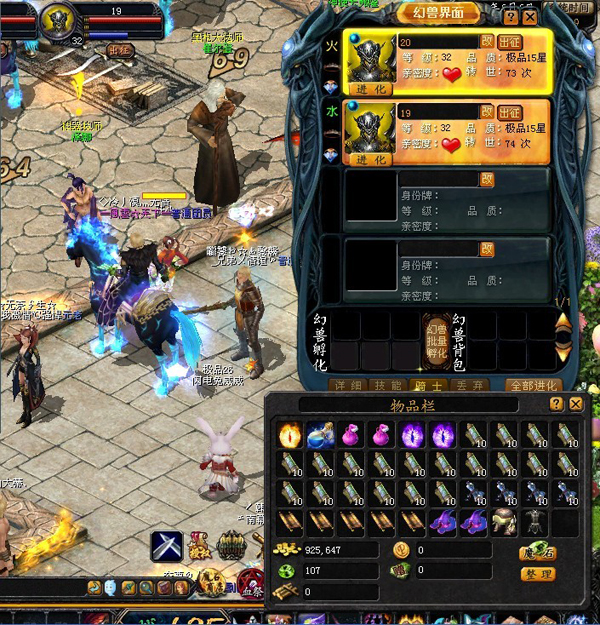Switch to the 技能 tab
600x625 pixels.
tap(387, 385)
